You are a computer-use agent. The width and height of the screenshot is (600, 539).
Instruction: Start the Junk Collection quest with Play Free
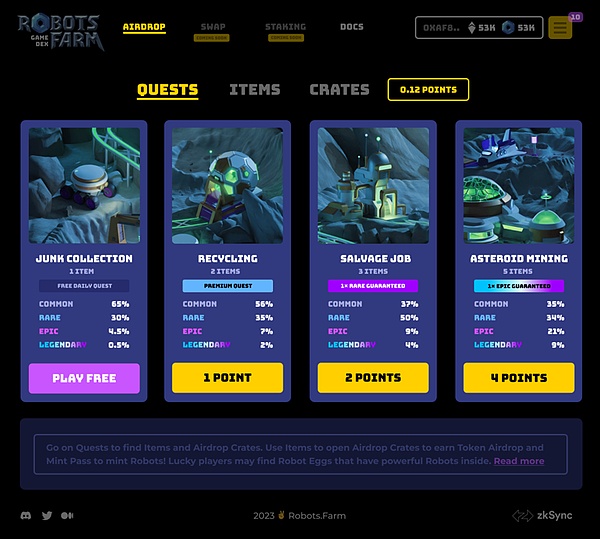[84, 378]
